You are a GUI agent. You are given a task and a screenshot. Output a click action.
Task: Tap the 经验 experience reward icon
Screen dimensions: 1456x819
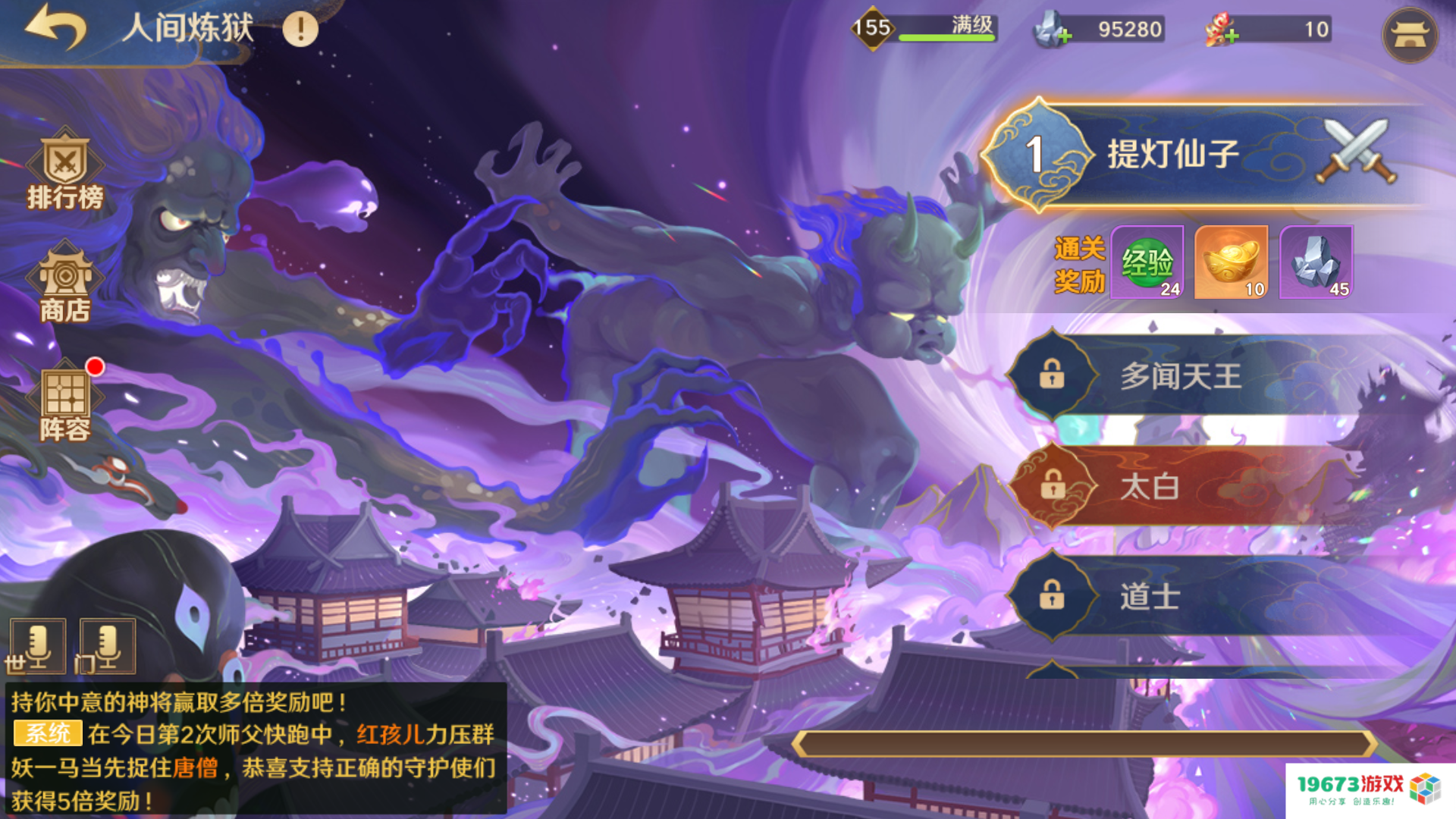[1147, 262]
